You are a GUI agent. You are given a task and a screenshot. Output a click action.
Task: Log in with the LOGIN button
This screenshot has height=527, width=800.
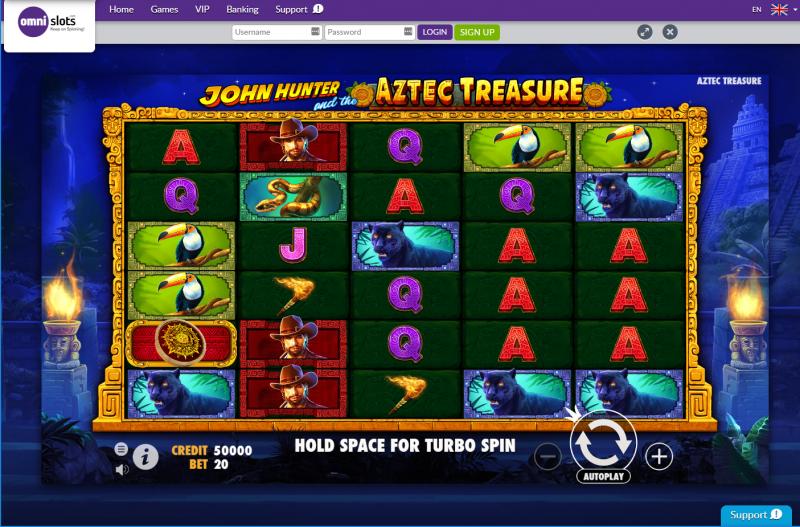[x=435, y=32]
